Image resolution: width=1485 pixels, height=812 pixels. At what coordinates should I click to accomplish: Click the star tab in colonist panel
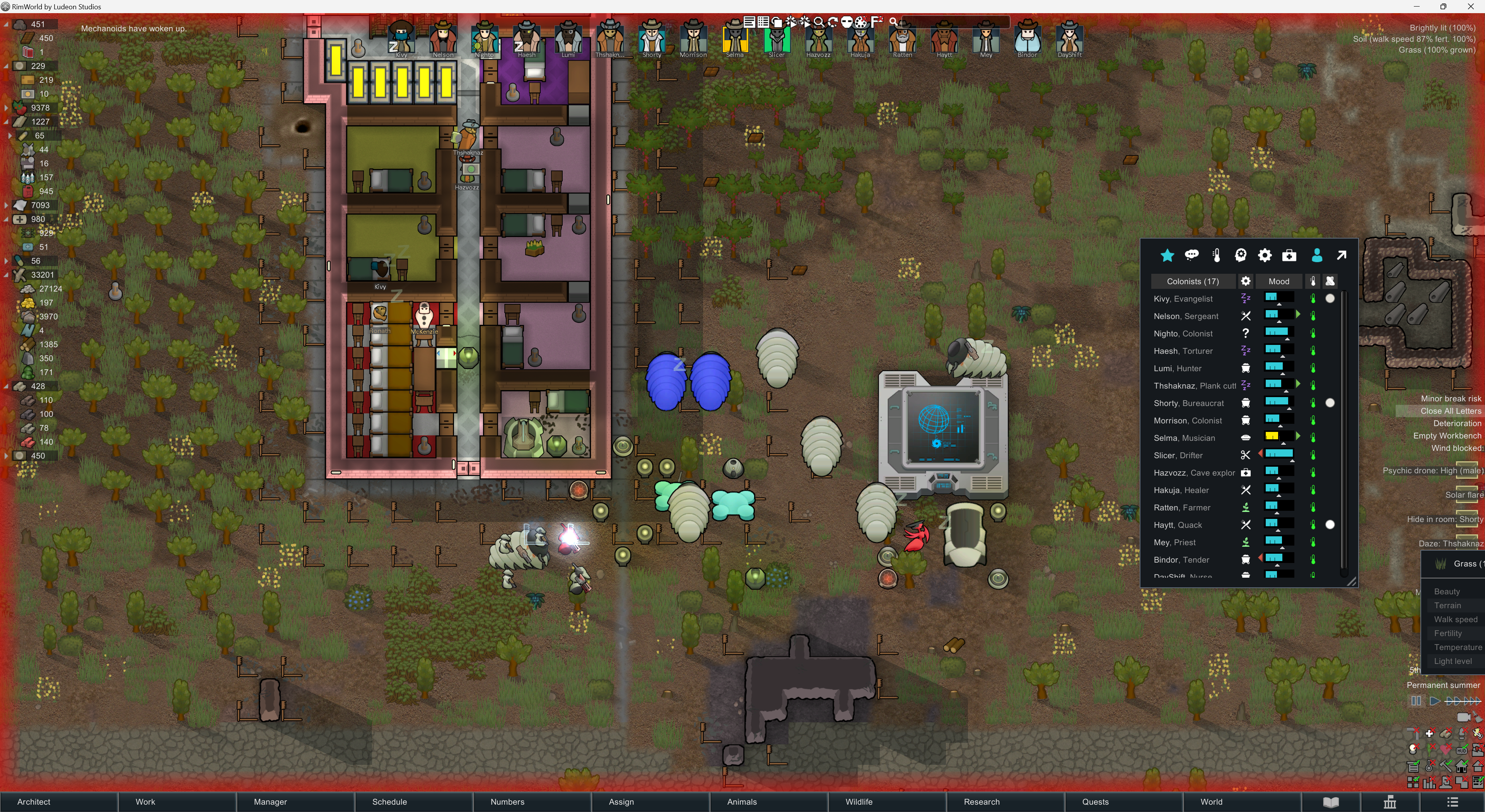(x=1167, y=255)
